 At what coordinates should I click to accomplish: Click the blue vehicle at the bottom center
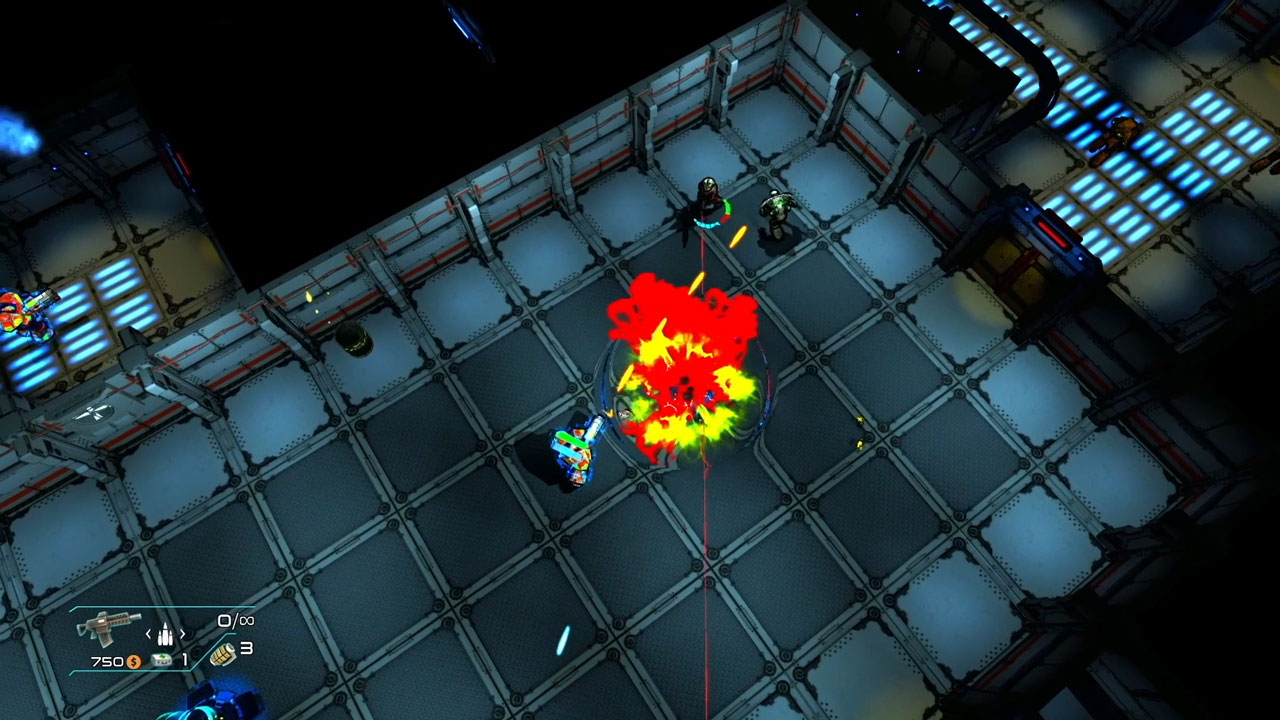tap(215, 705)
